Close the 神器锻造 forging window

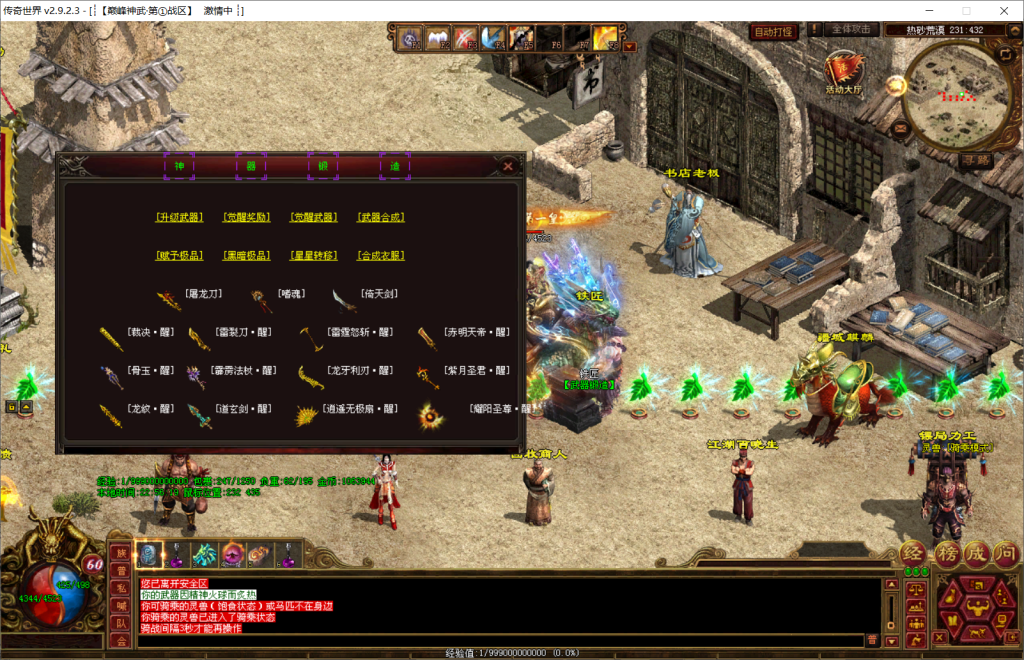[508, 166]
